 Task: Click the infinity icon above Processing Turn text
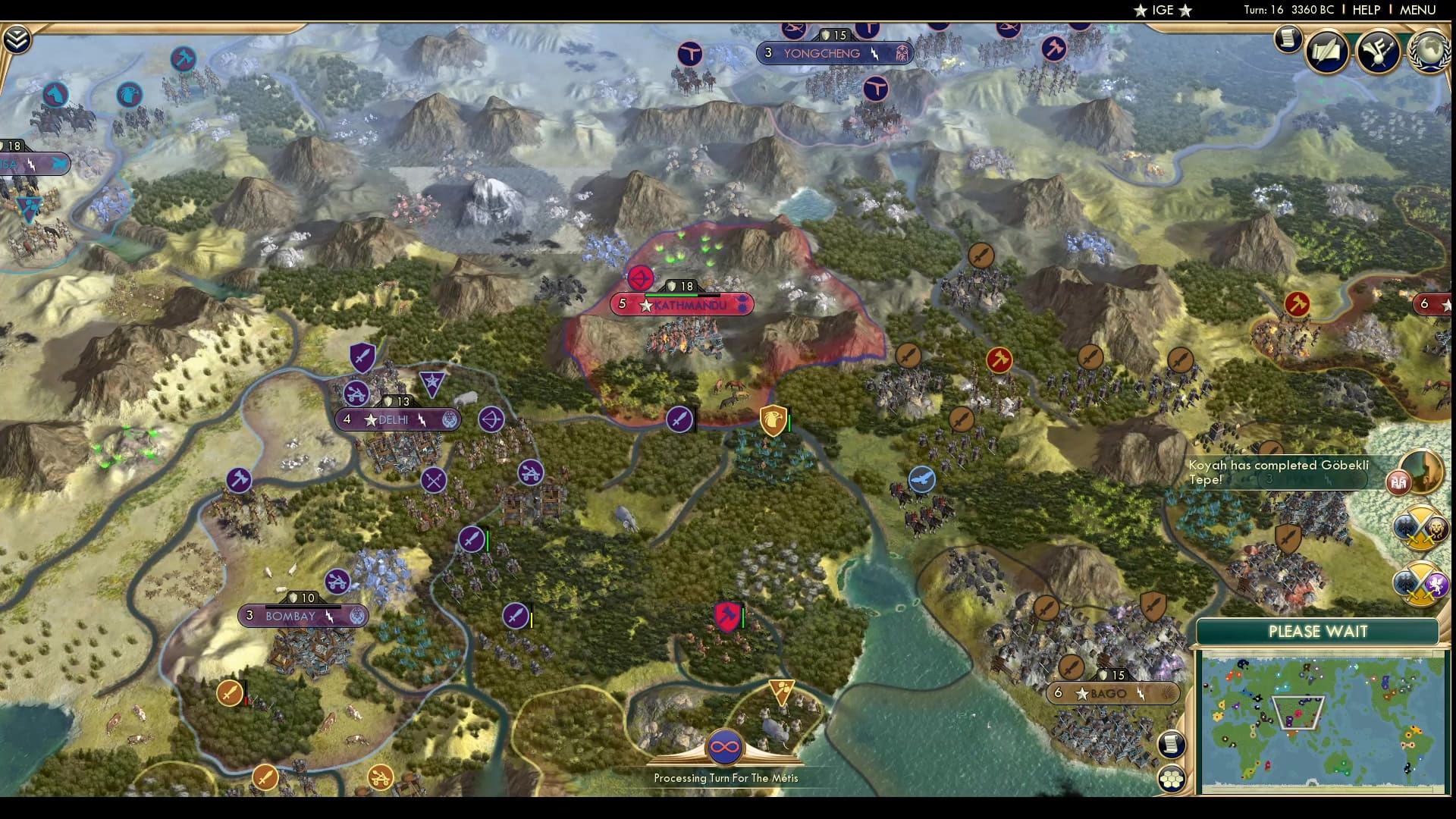[x=726, y=746]
